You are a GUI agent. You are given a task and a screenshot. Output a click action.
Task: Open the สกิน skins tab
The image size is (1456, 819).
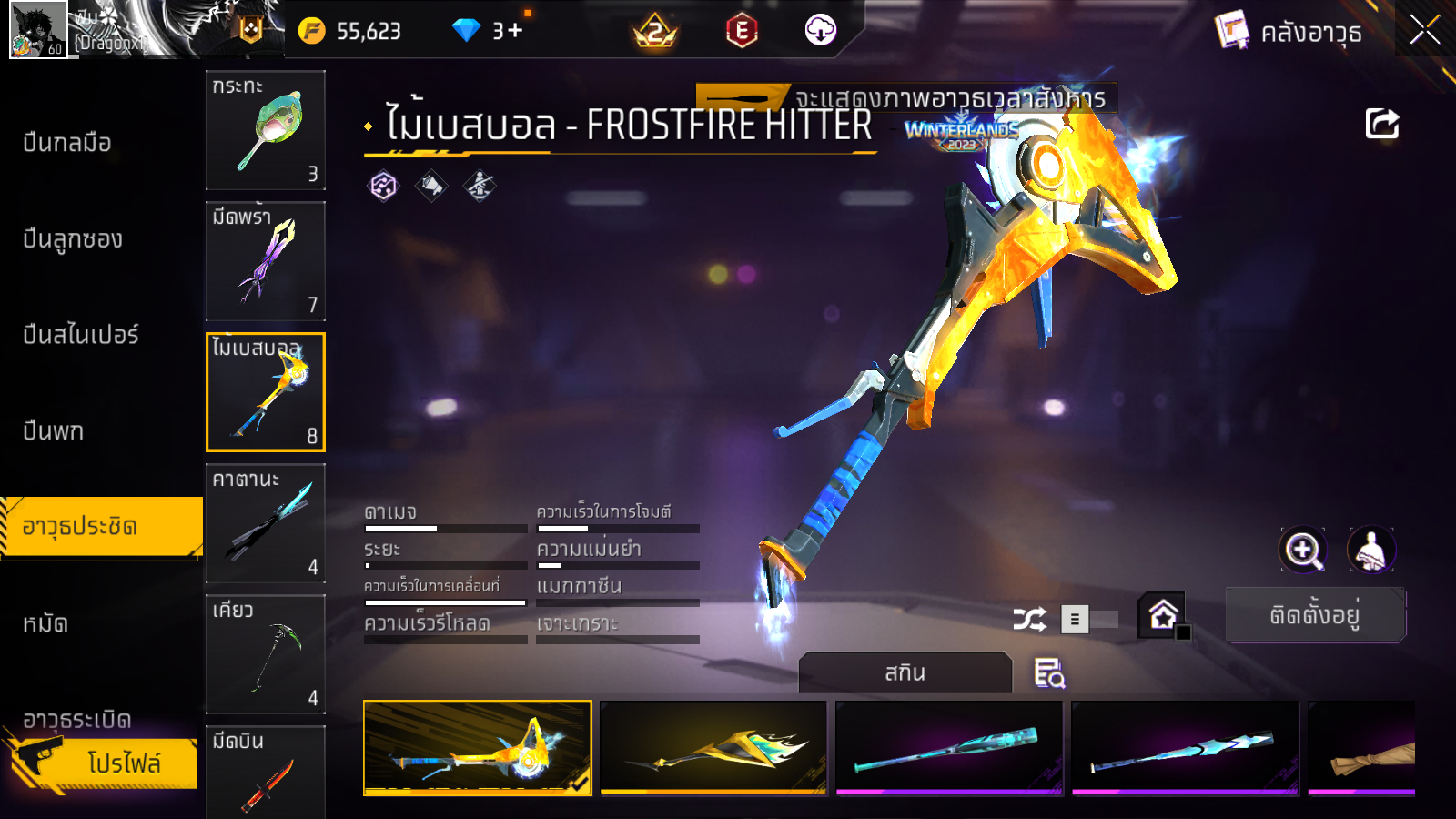[x=905, y=672]
